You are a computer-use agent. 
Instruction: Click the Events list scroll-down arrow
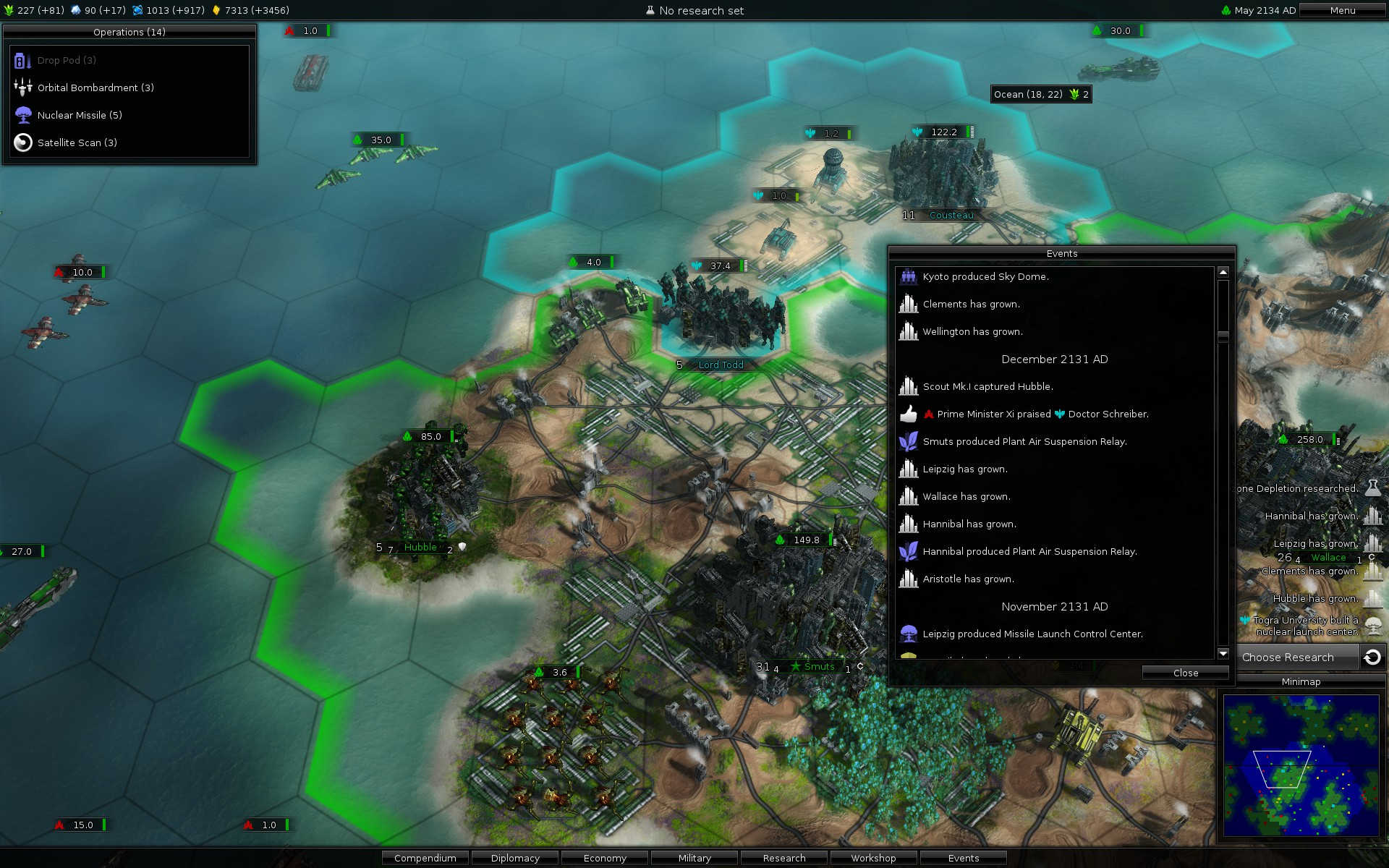pos(1223,654)
